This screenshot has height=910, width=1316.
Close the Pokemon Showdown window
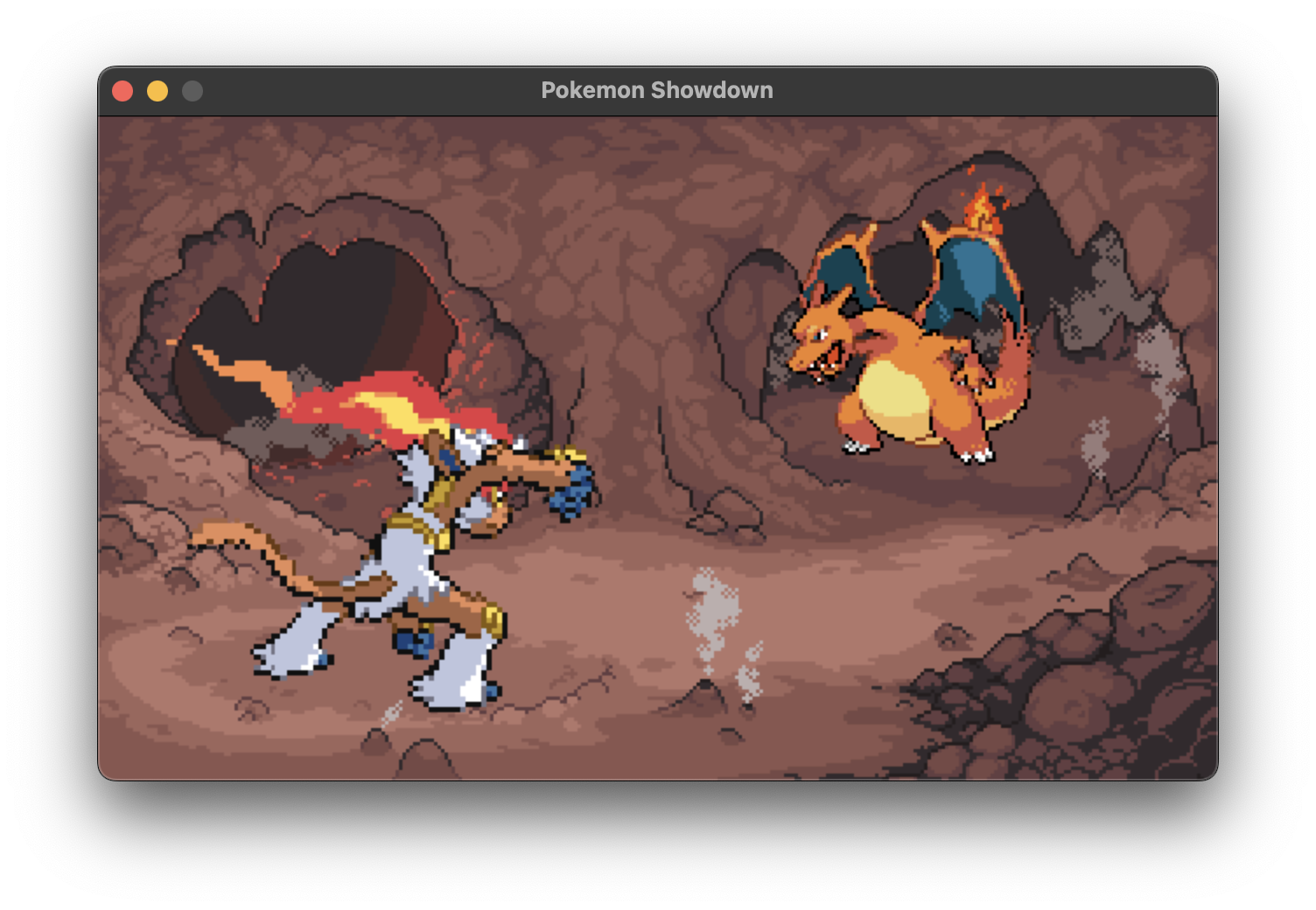(123, 89)
